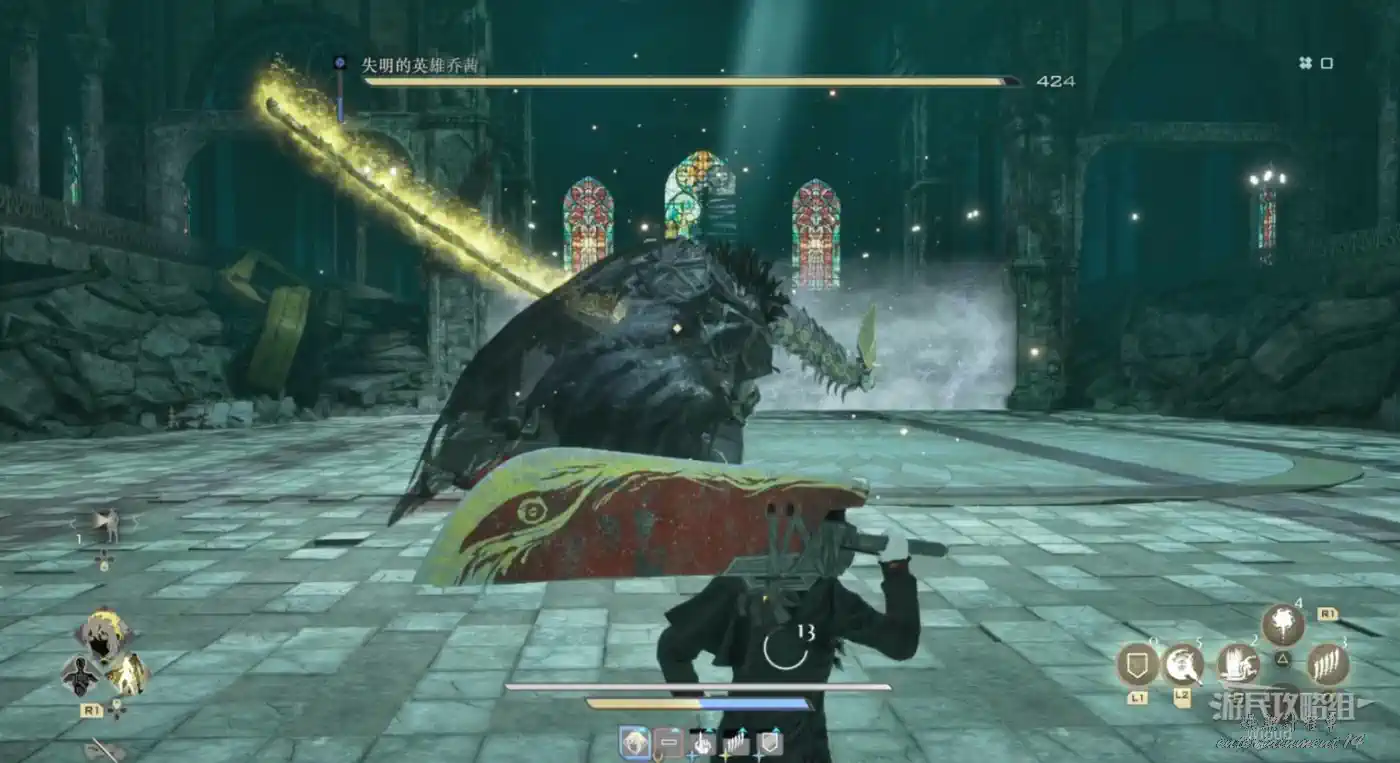Inspect the claw marks buff icon
The width and height of the screenshot is (1400, 763).
(x=735, y=742)
